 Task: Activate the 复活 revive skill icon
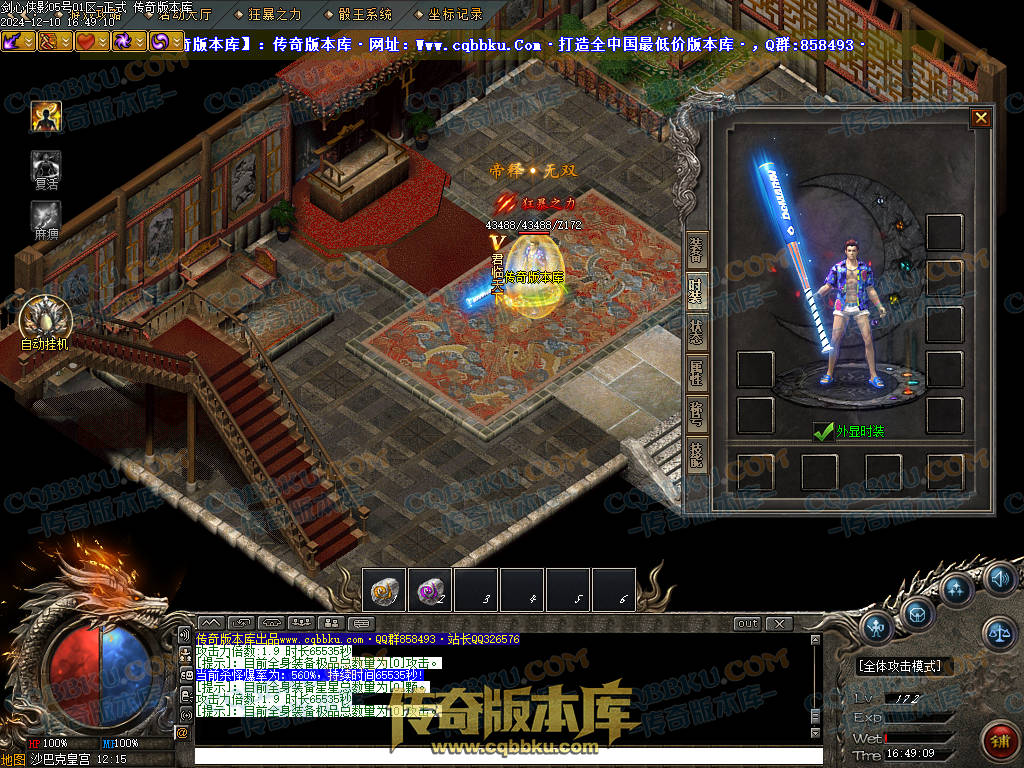(x=46, y=167)
